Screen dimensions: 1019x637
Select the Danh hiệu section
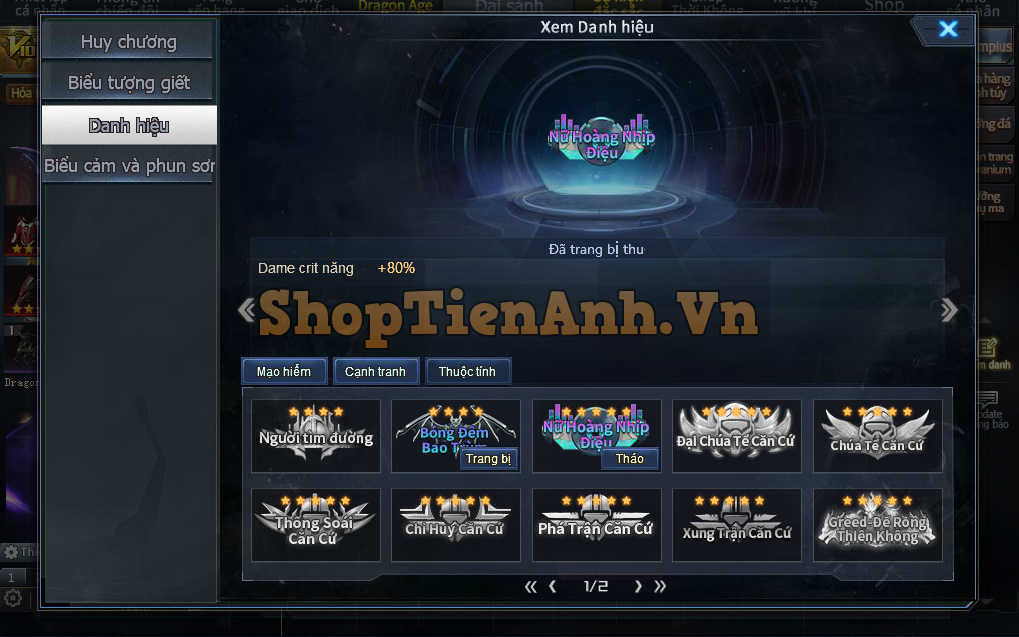pos(128,125)
